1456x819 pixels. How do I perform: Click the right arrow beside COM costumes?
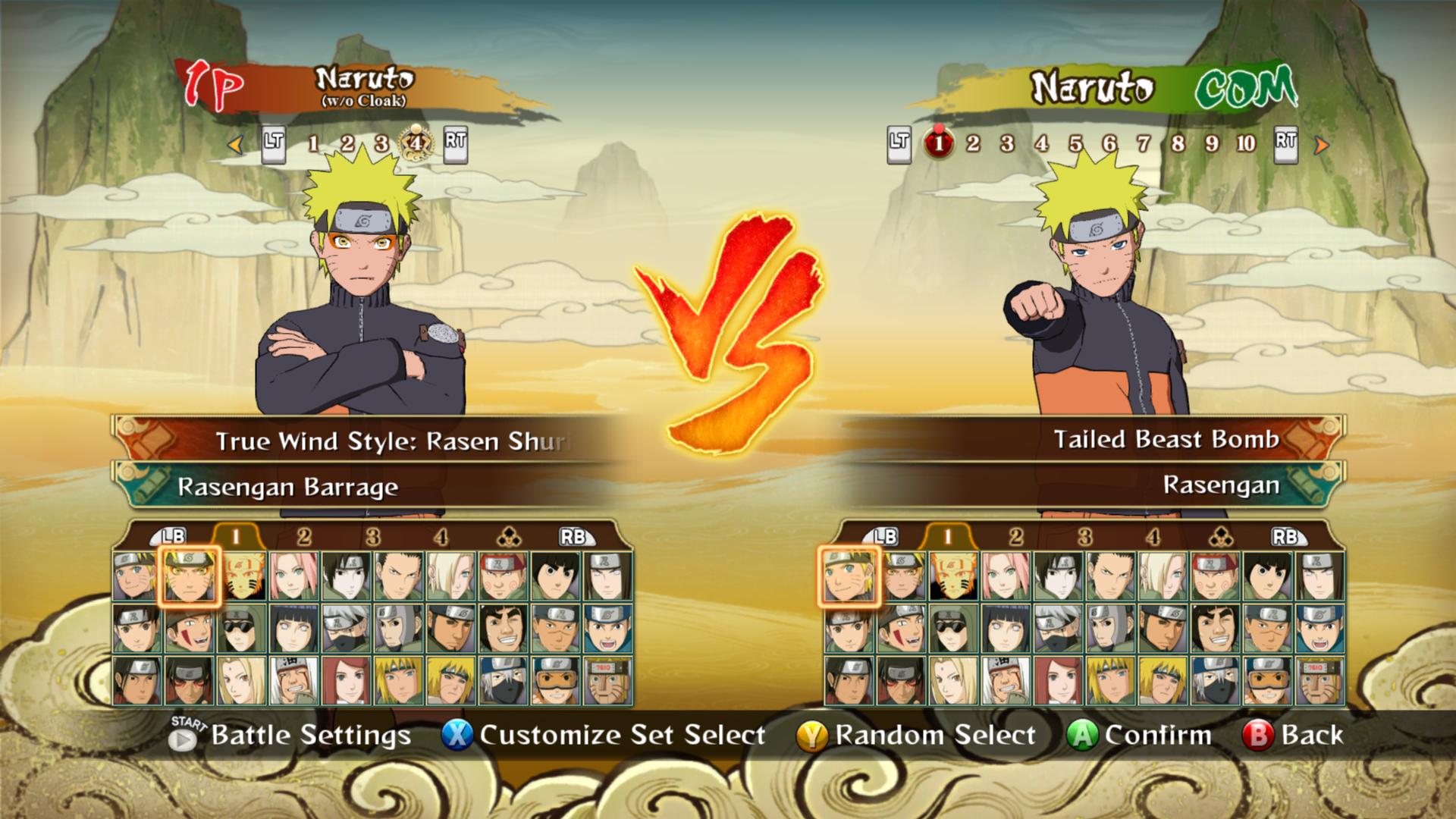pyautogui.click(x=1321, y=144)
